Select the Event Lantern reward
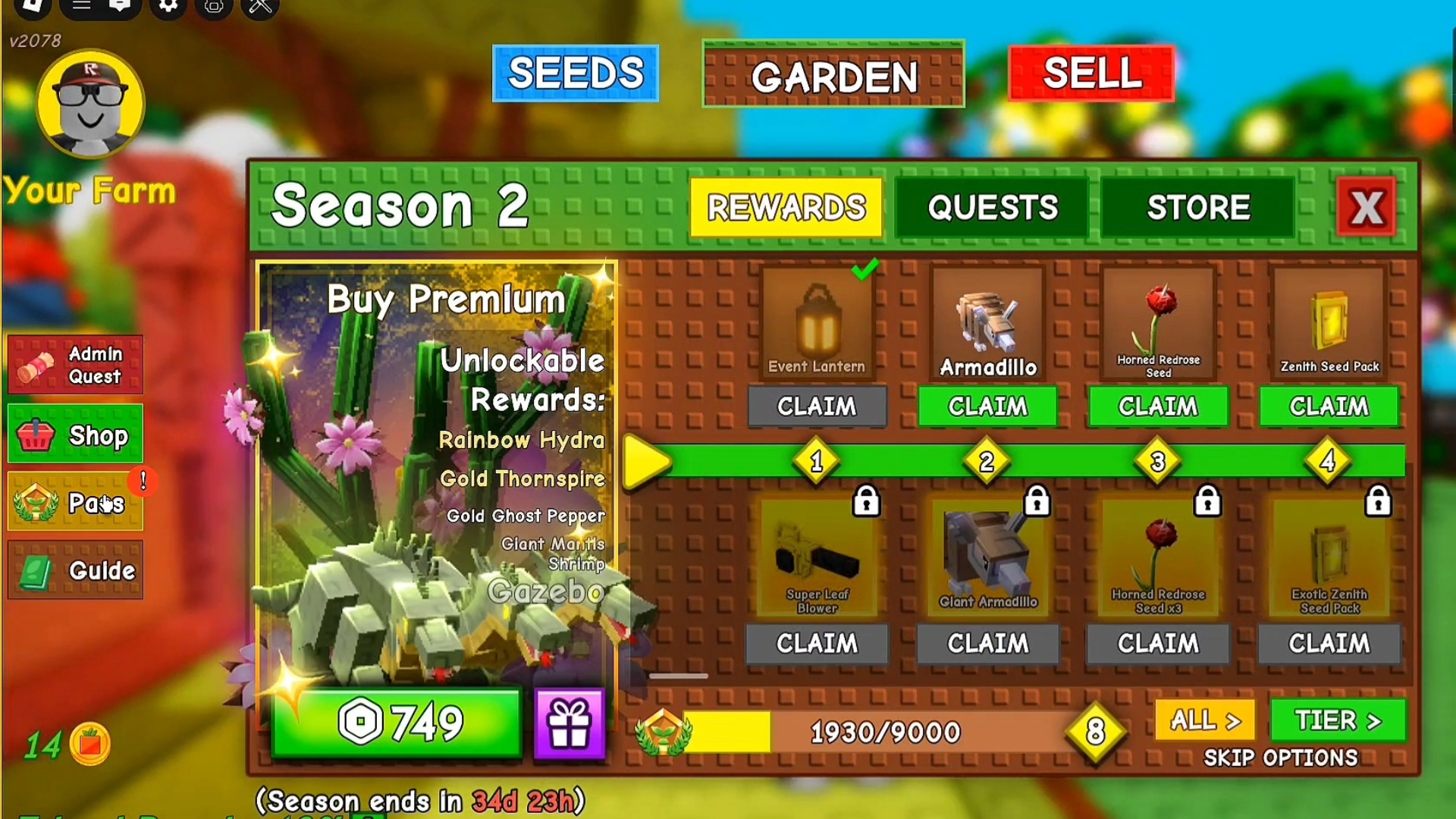 [x=816, y=325]
